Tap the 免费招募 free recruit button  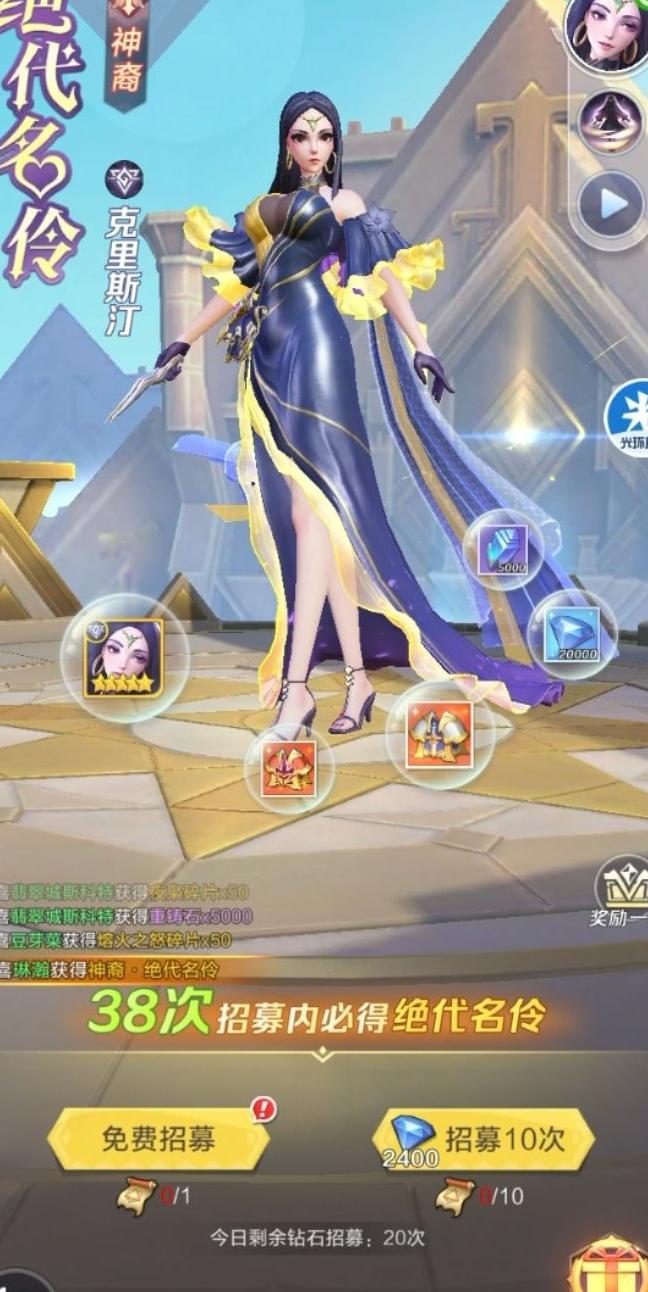(158, 1138)
